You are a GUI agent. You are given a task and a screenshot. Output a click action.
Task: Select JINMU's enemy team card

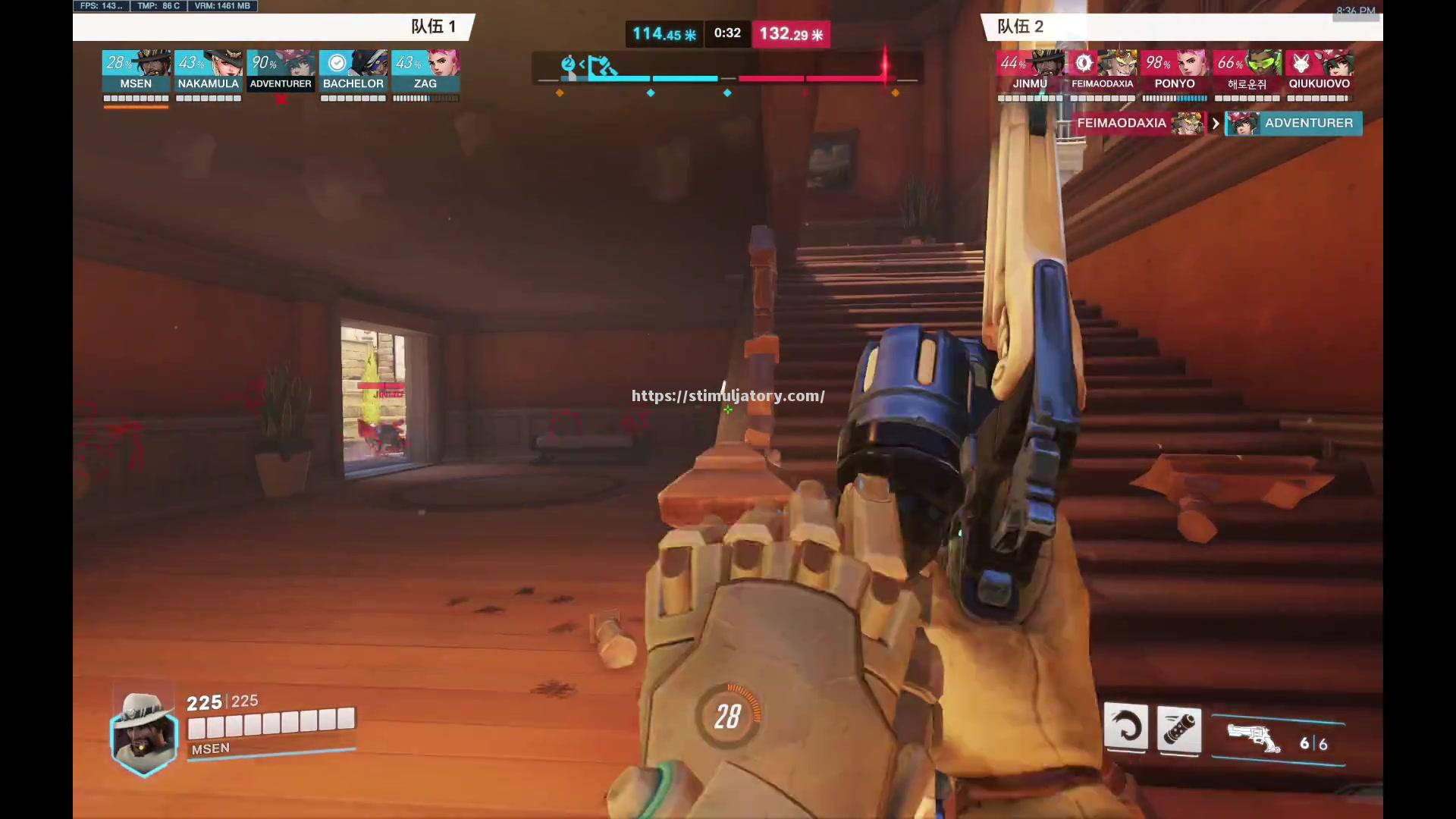(x=1030, y=71)
